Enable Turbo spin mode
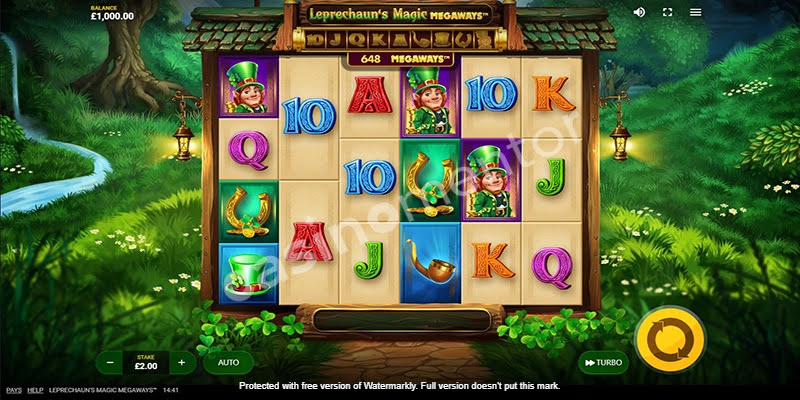 tap(602, 362)
